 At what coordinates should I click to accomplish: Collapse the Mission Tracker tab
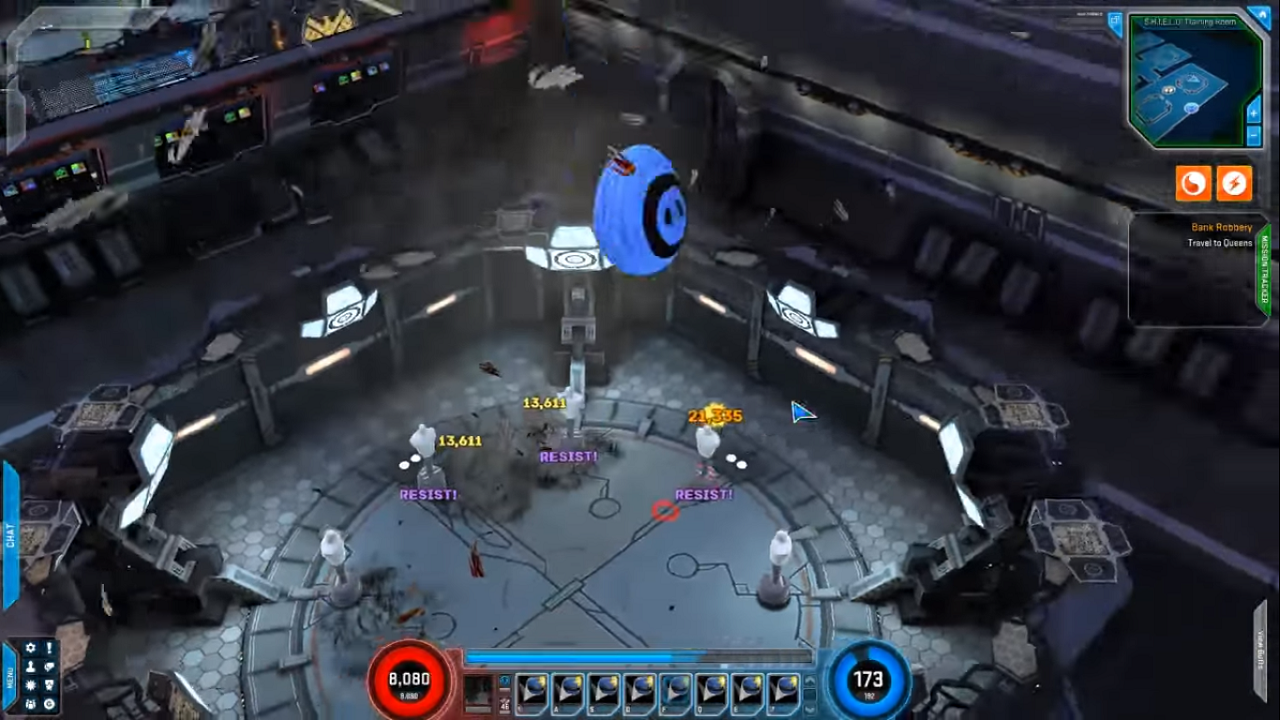coord(1265,270)
